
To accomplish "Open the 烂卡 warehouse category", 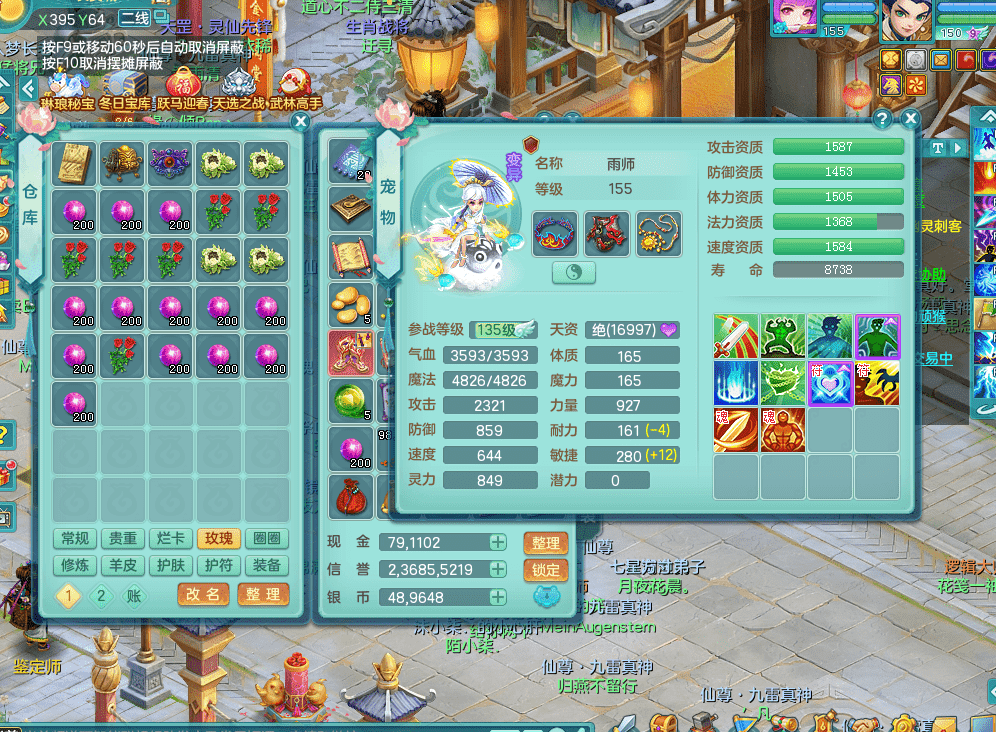I will [x=171, y=539].
